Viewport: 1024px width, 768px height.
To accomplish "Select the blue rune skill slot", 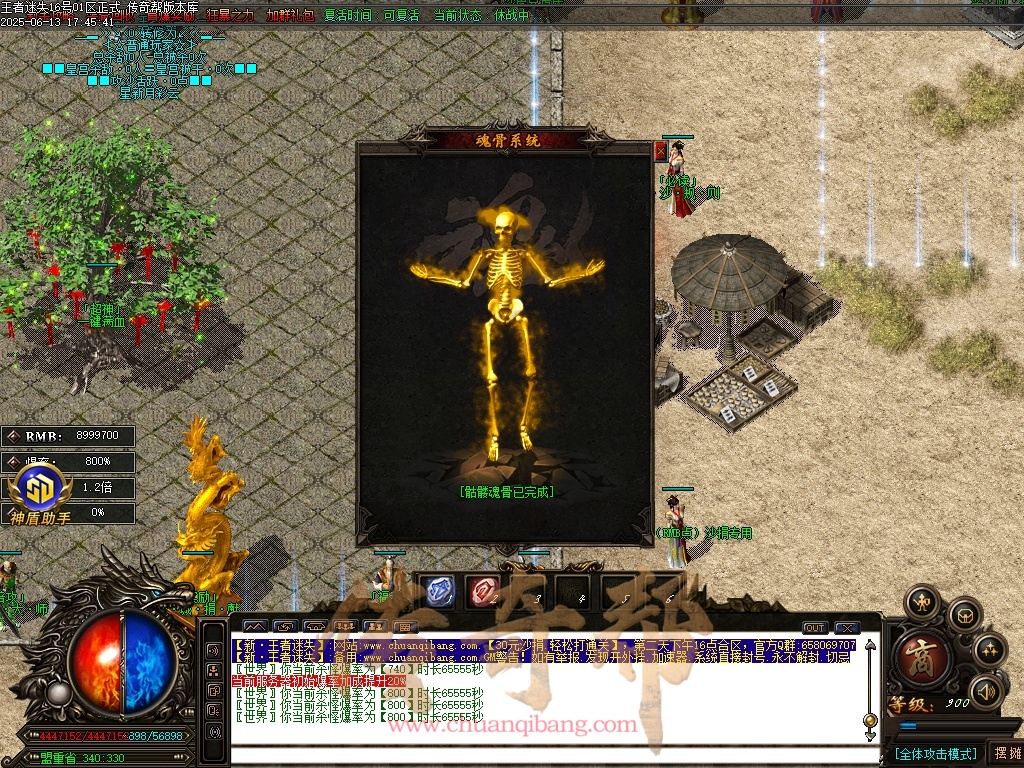I will pyautogui.click(x=439, y=591).
